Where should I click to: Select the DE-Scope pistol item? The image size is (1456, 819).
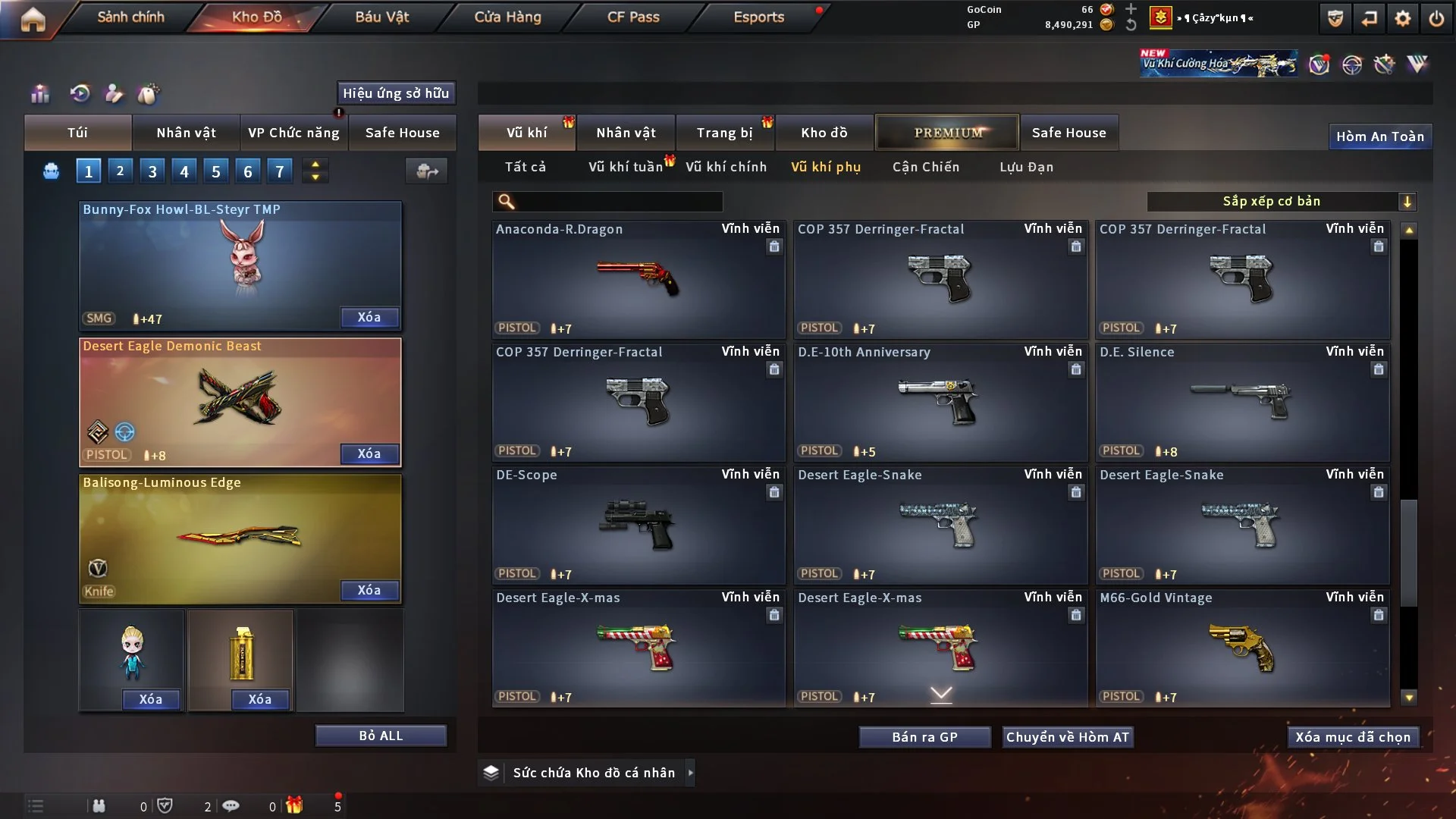[x=638, y=525]
